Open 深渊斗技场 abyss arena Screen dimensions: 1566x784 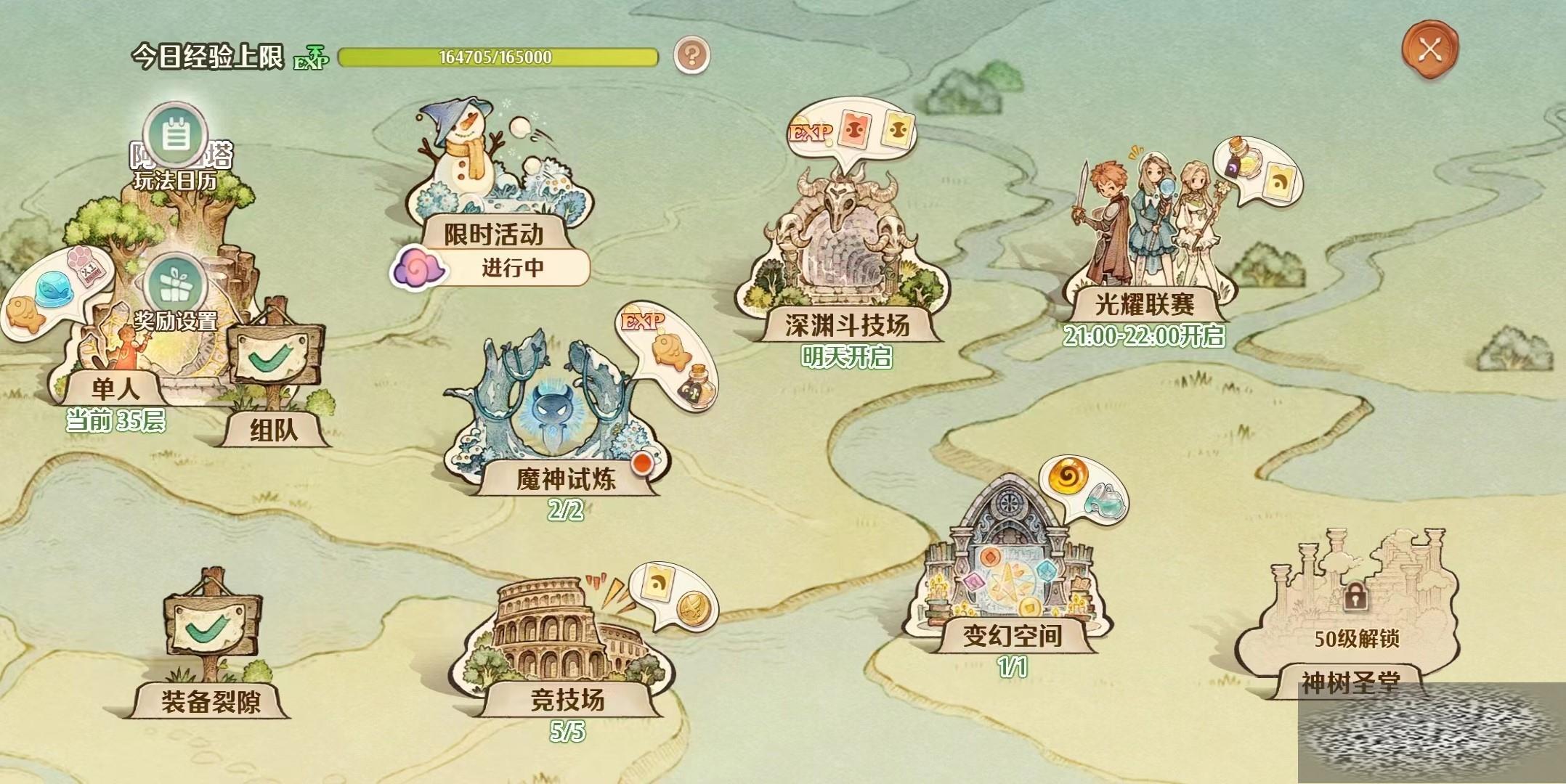847,324
